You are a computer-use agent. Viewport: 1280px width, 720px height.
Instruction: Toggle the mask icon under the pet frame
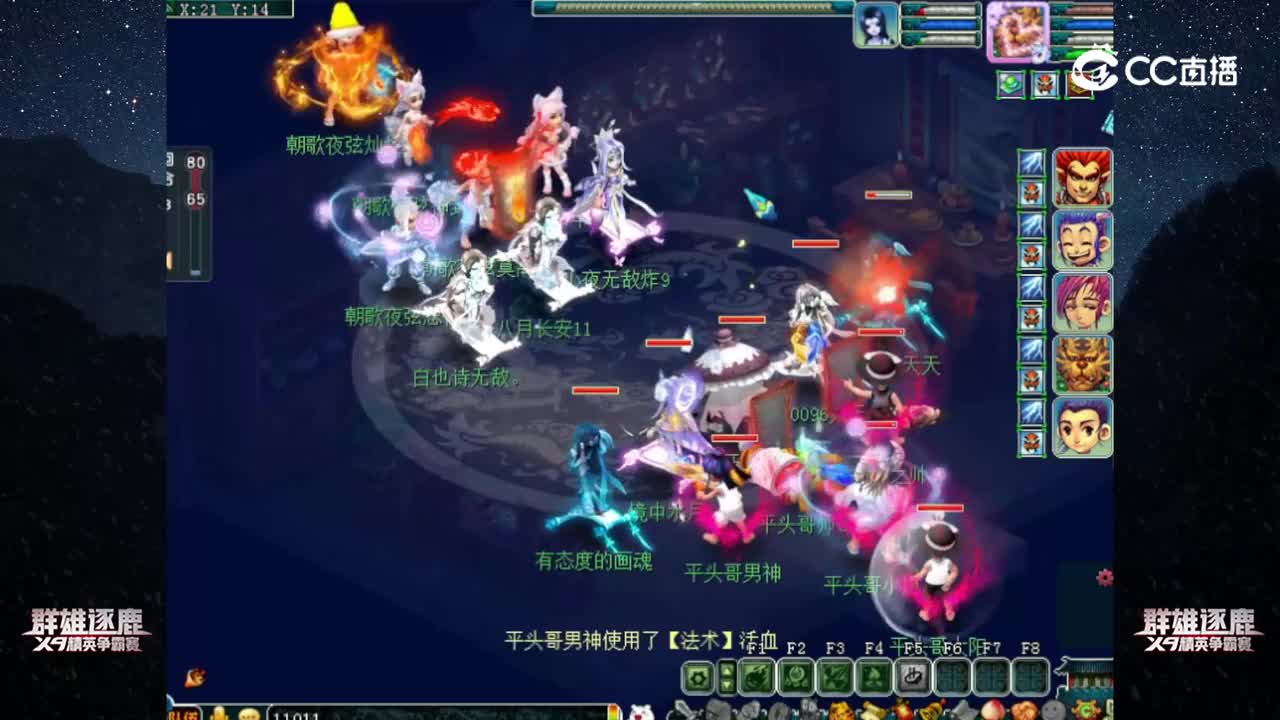tap(1043, 84)
